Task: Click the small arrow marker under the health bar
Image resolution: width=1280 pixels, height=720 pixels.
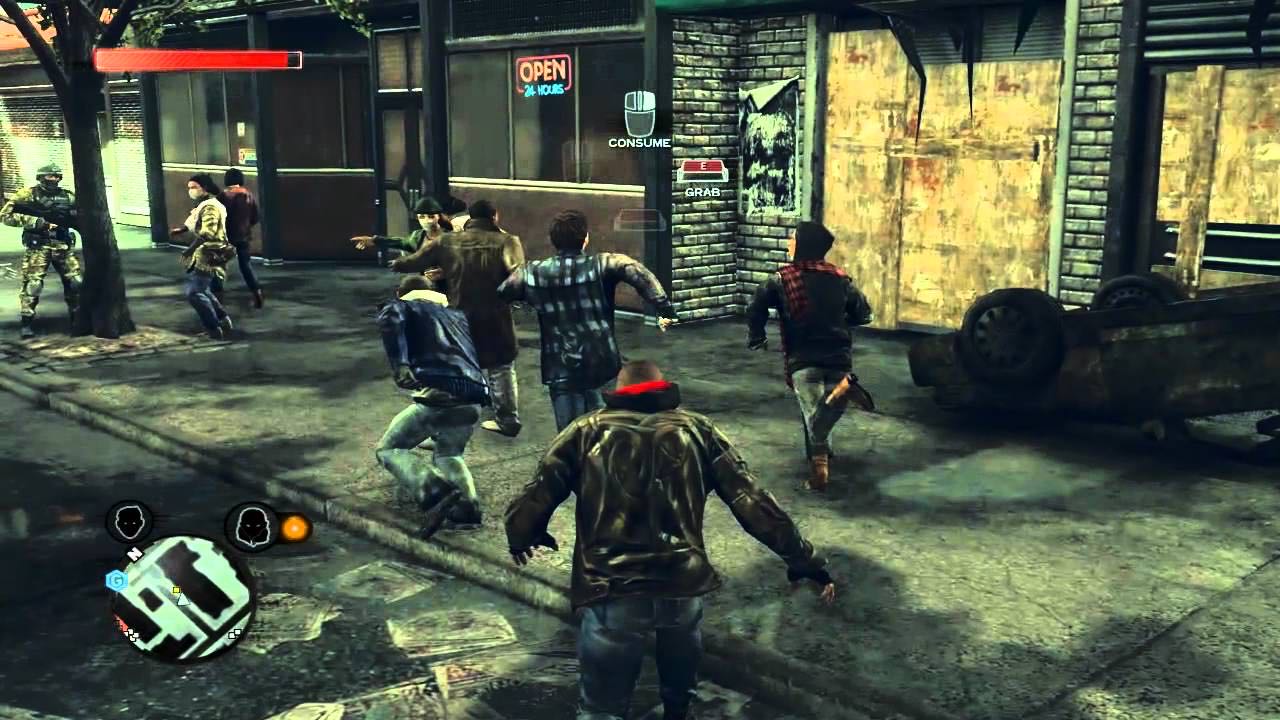Action: (126, 73)
